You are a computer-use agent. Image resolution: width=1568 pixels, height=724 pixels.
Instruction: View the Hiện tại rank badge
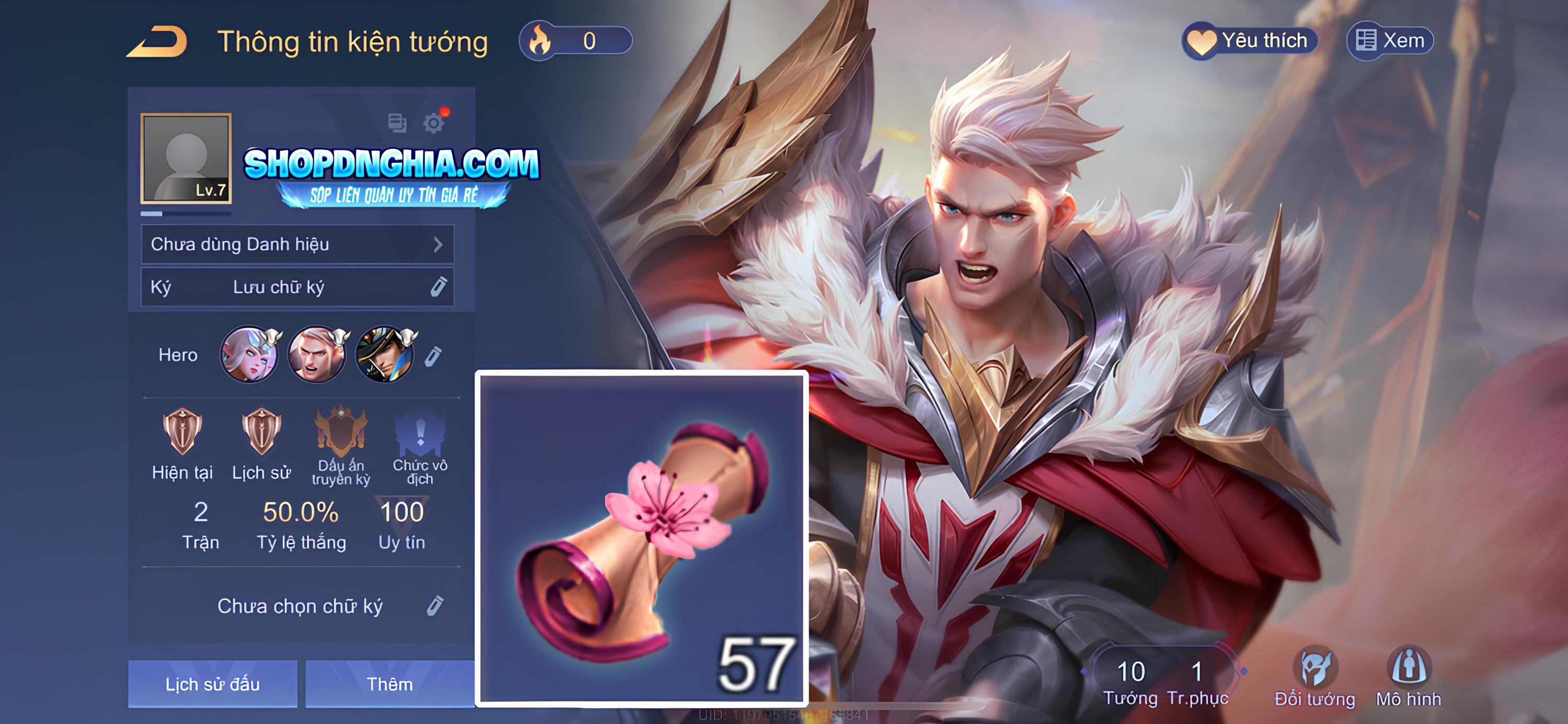[182, 432]
